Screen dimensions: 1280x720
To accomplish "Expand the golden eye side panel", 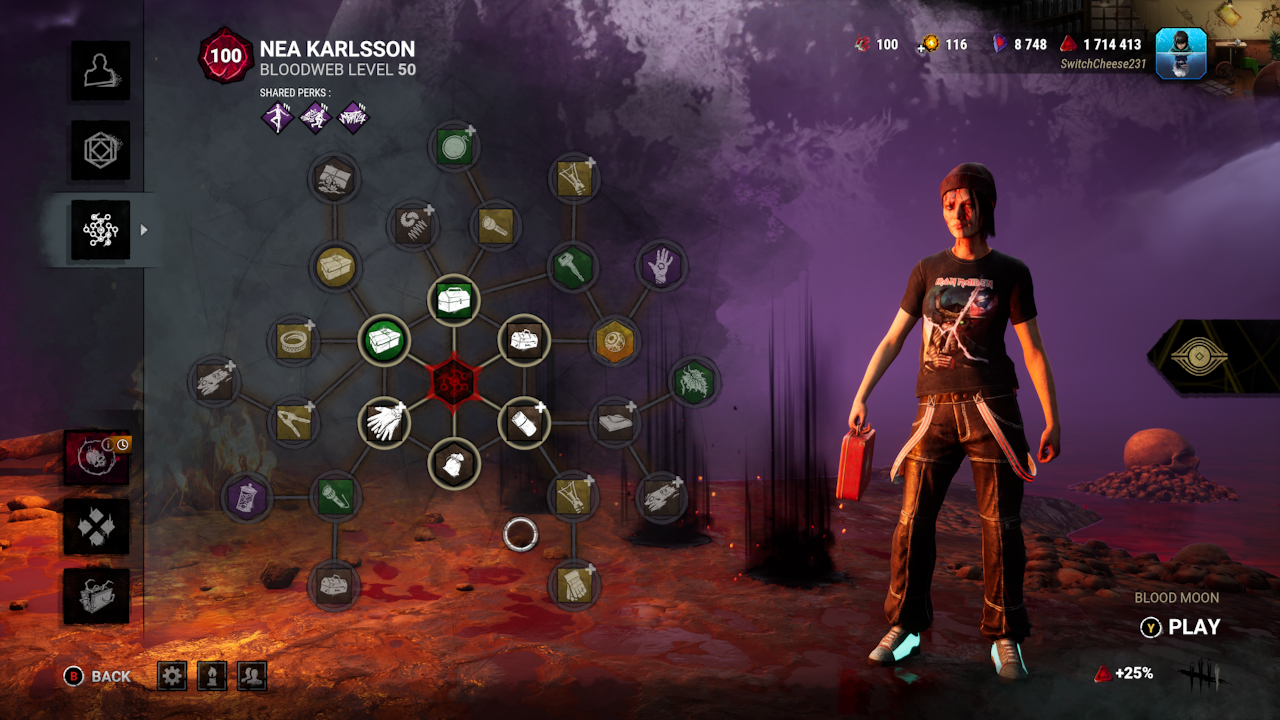I will [x=1212, y=357].
